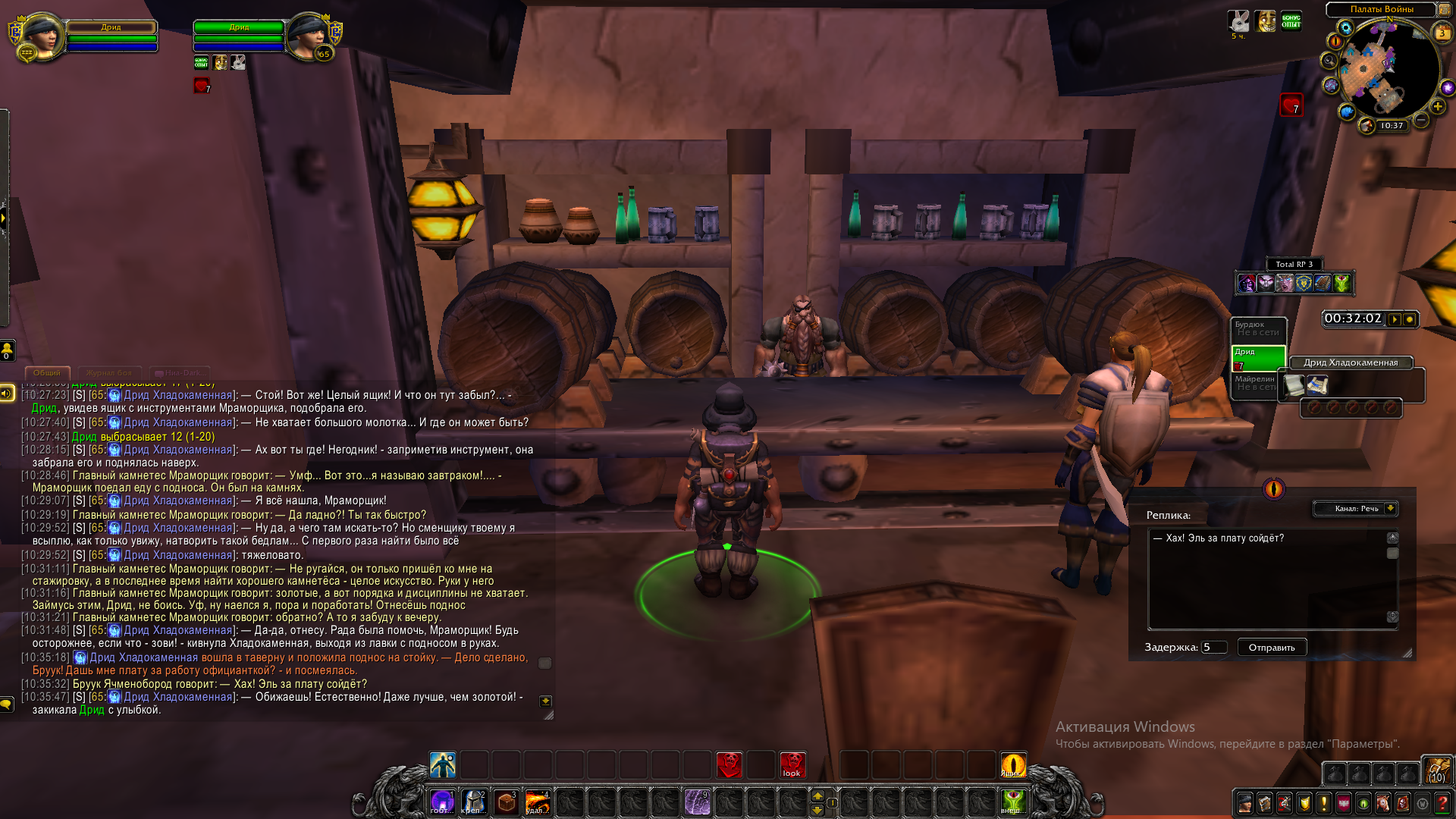1456x819 pixels.
Task: Click the rabbit buff icon
Action: click(1238, 21)
